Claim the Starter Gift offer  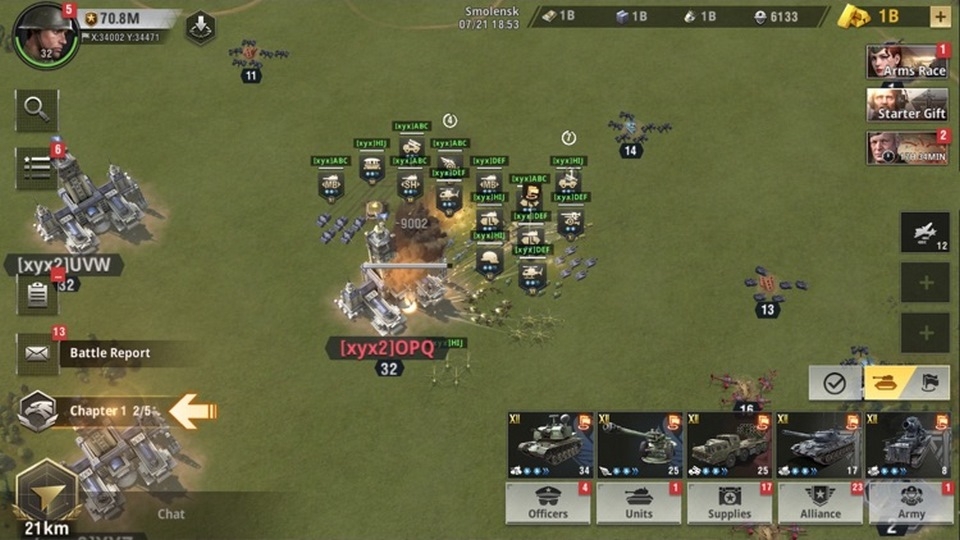pos(907,105)
